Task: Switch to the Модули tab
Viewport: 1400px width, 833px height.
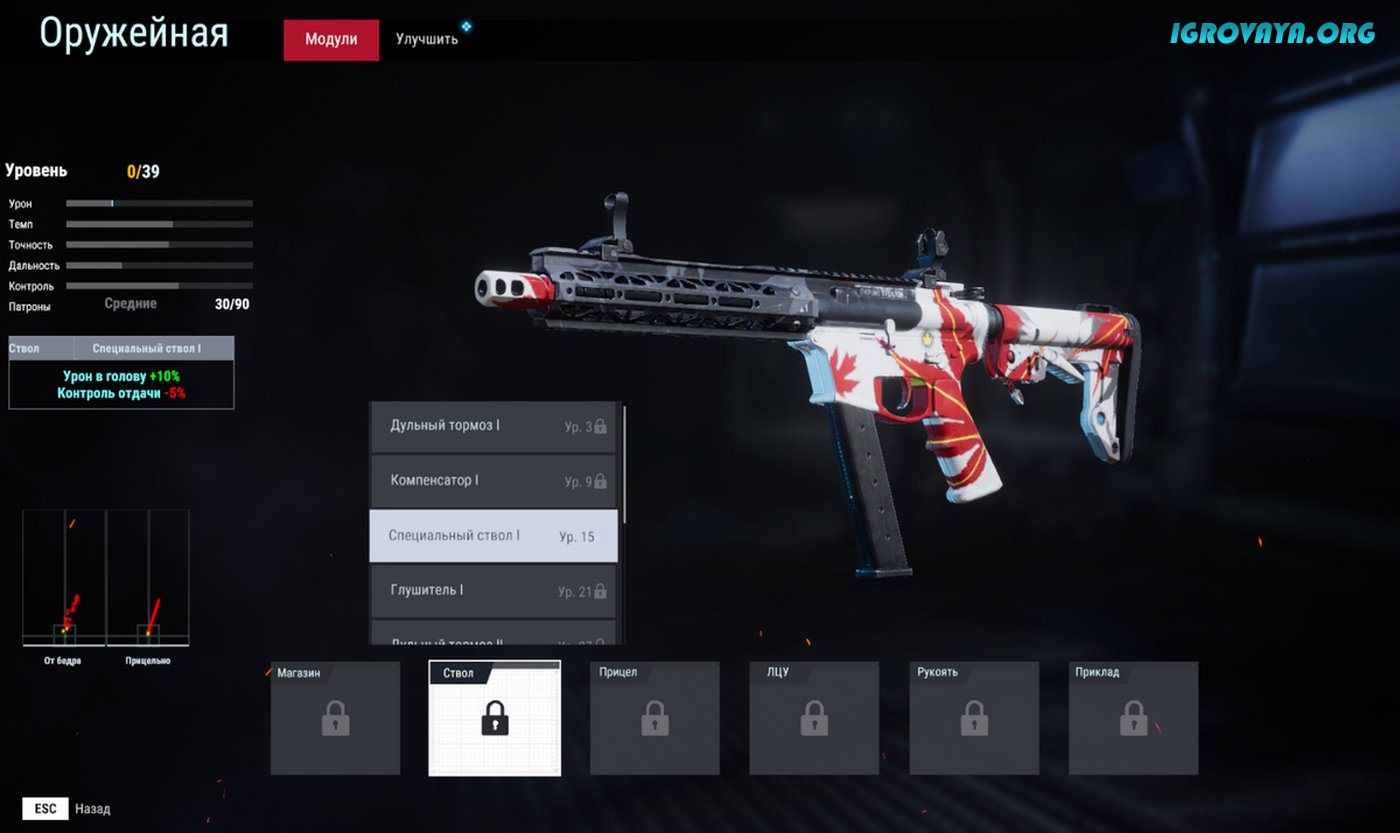Action: tap(331, 40)
